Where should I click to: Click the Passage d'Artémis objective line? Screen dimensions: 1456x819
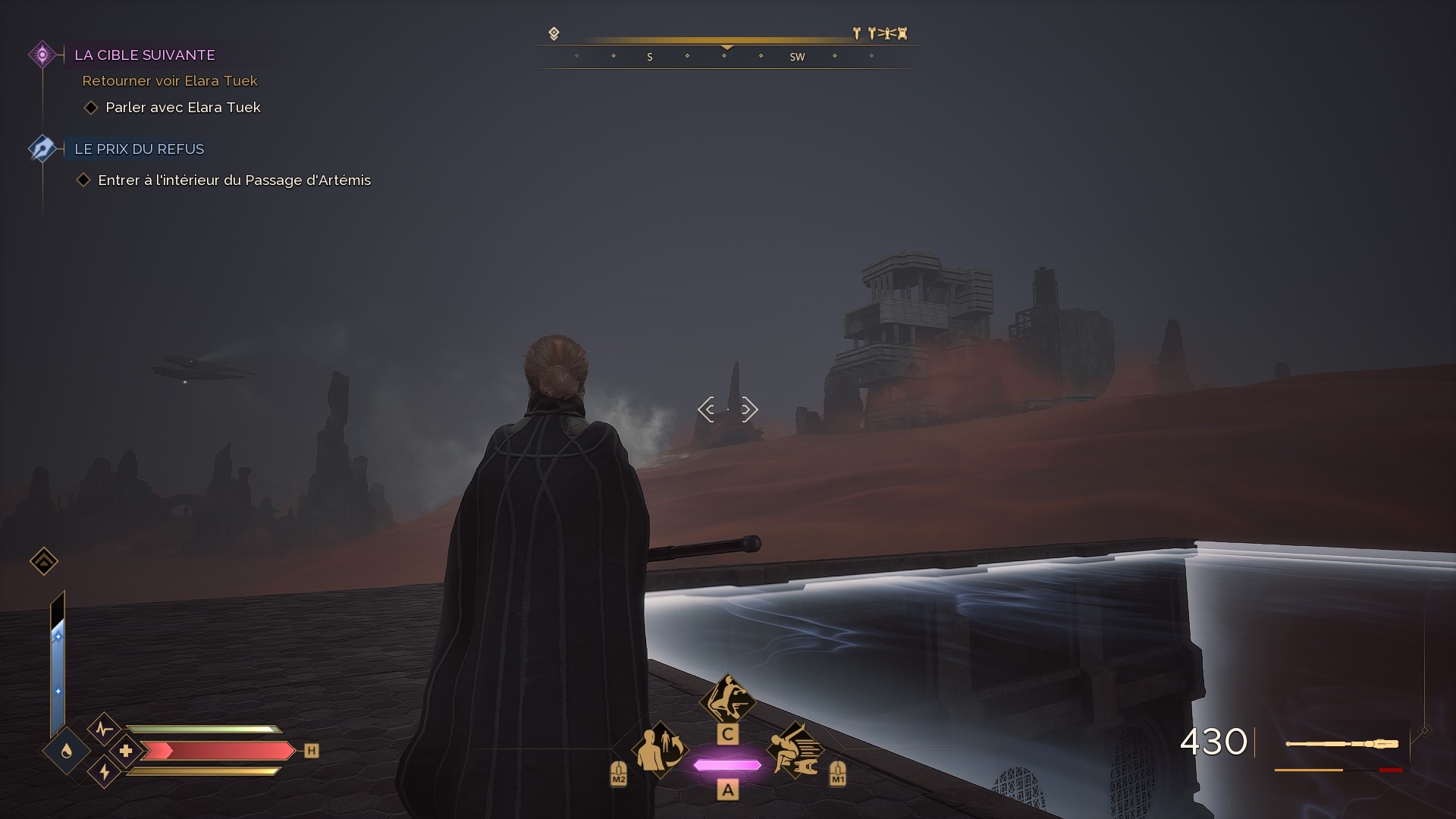pos(234,180)
